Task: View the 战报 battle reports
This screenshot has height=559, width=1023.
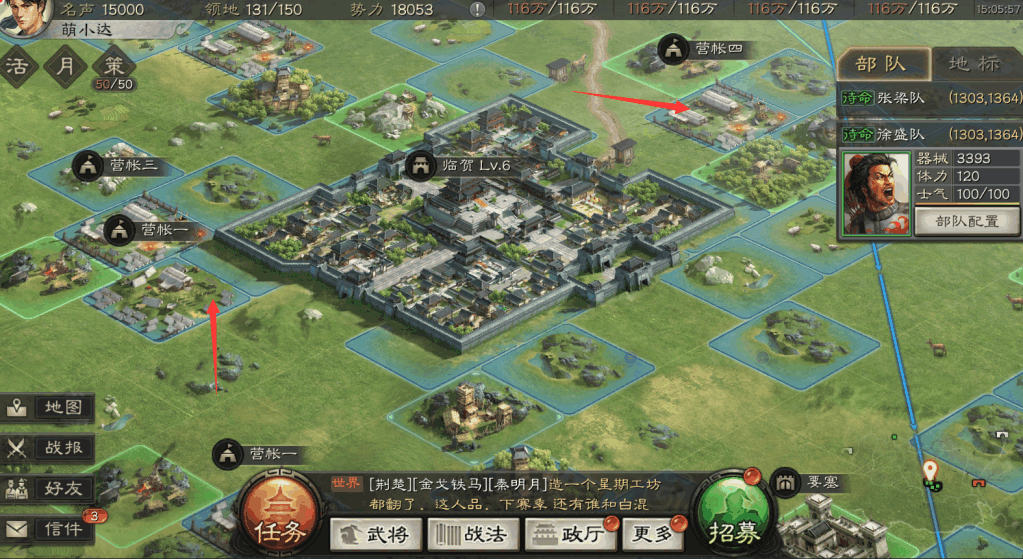Action: (50, 447)
